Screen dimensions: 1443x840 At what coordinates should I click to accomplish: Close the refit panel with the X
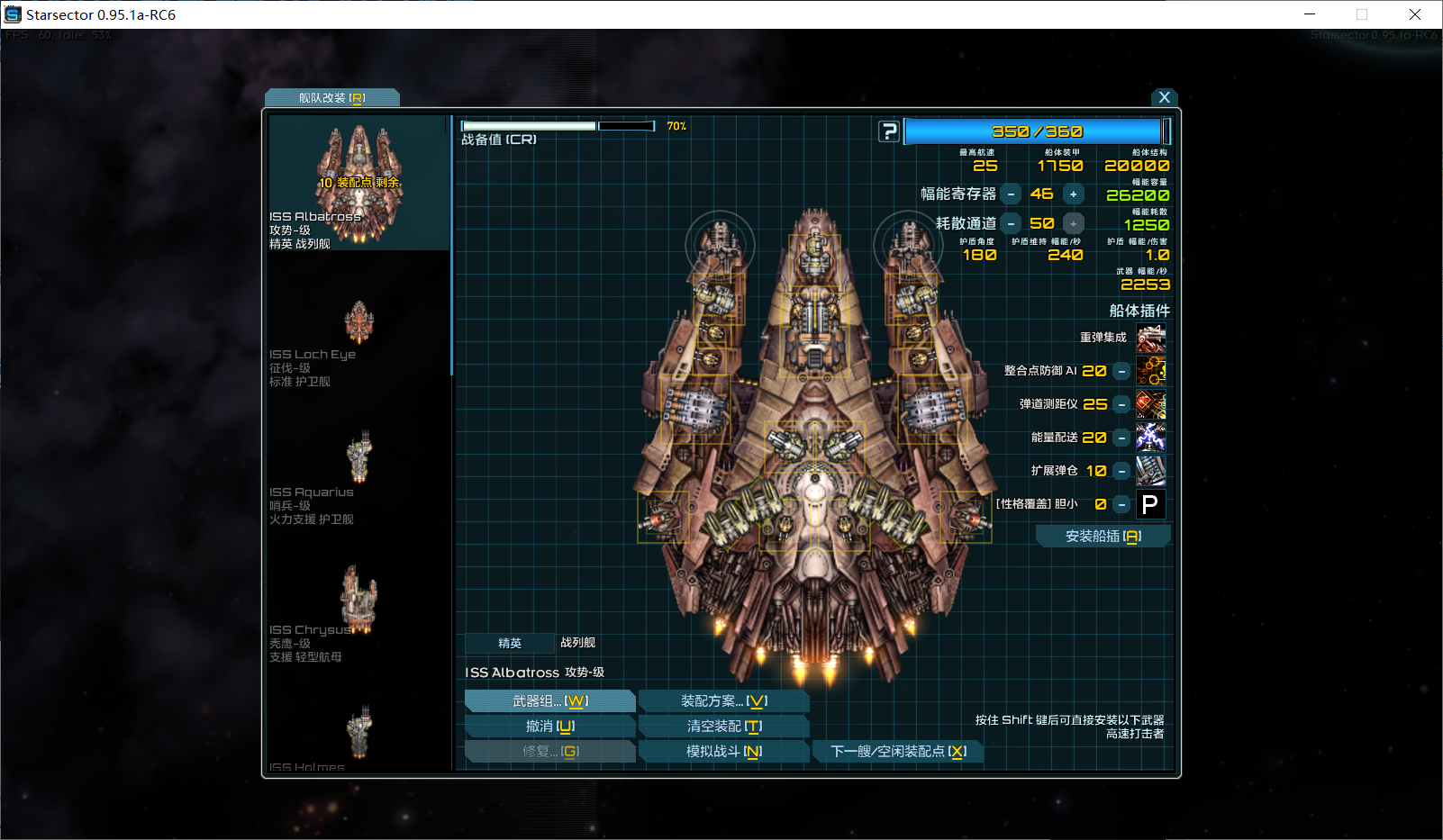tap(1164, 97)
